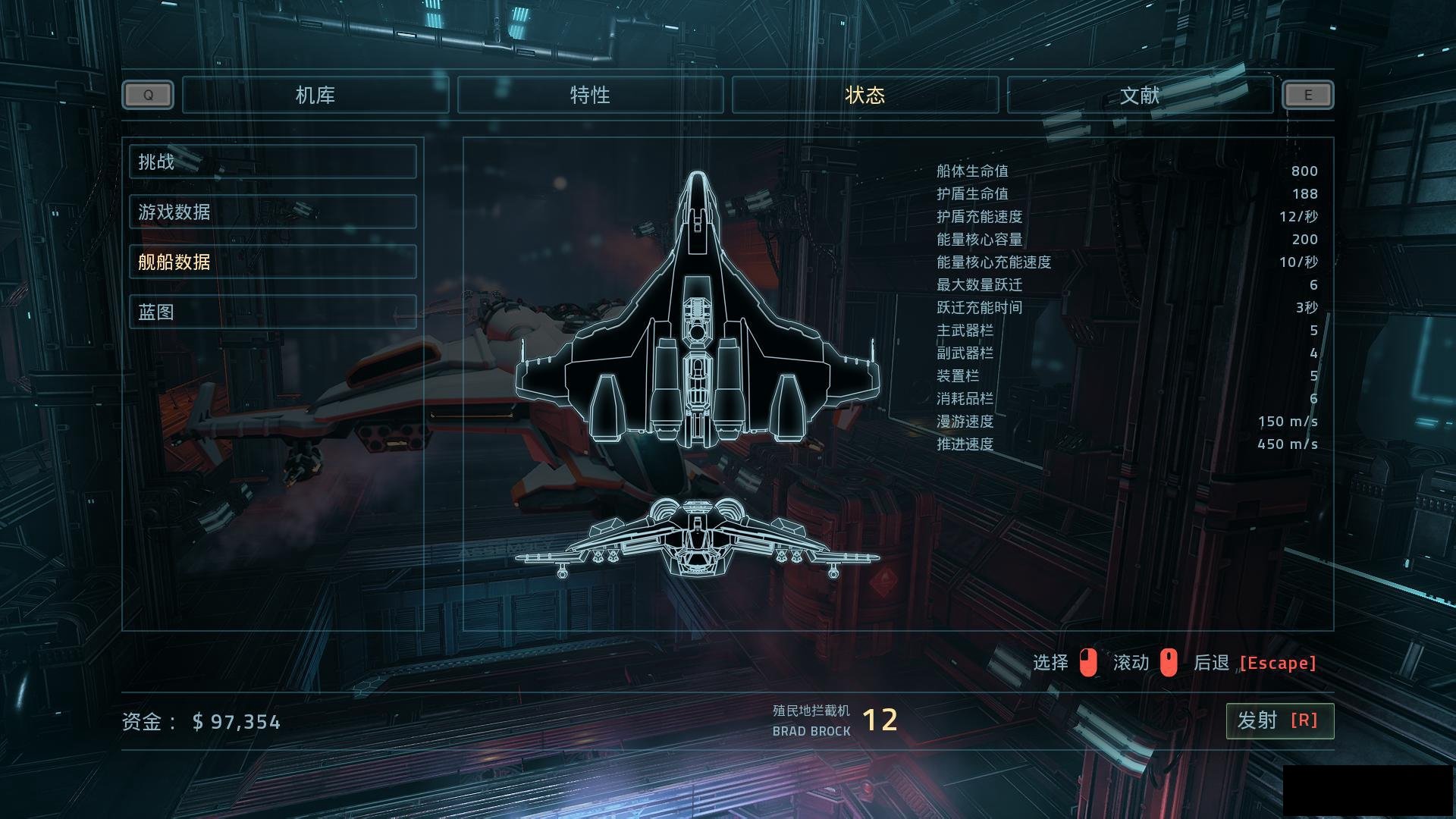This screenshot has height=819, width=1456.
Task: Select the 状态 tab
Action: (865, 95)
